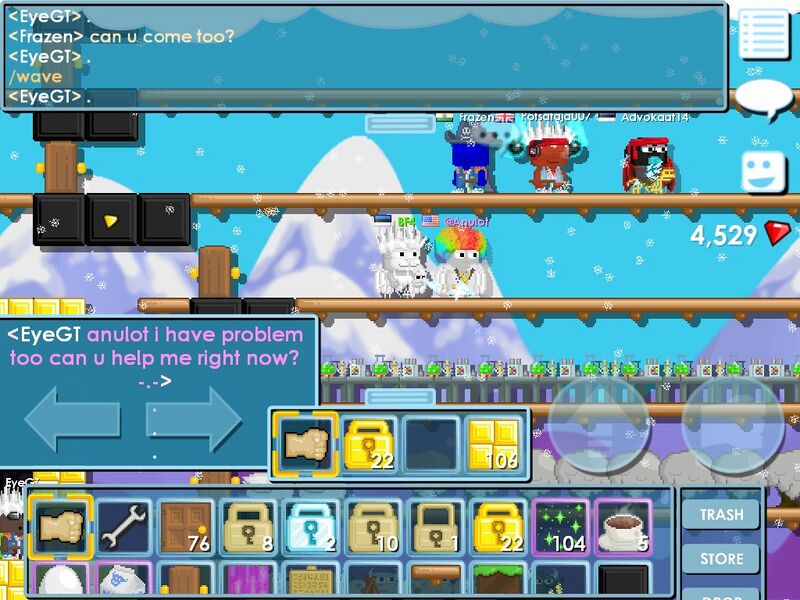Open chat with the speech bubble icon

(x=764, y=99)
